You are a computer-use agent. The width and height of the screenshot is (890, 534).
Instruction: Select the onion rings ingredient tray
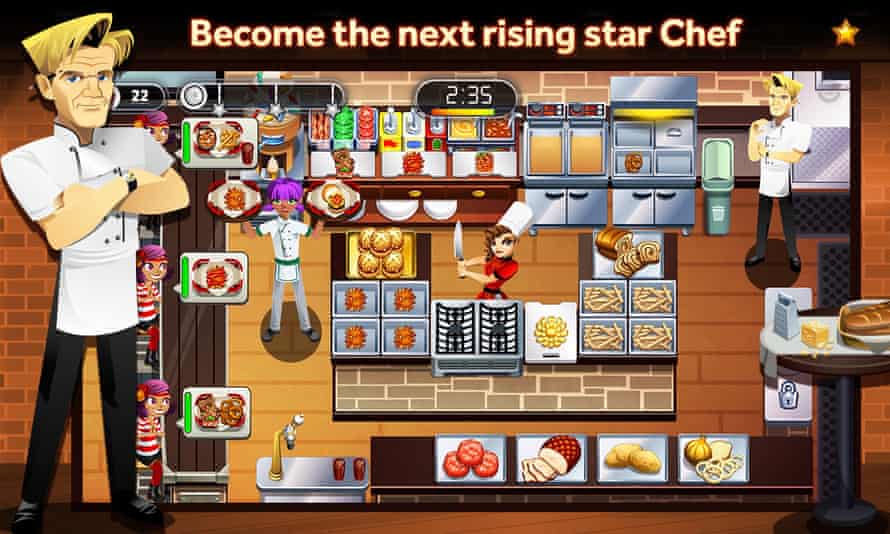point(712,458)
